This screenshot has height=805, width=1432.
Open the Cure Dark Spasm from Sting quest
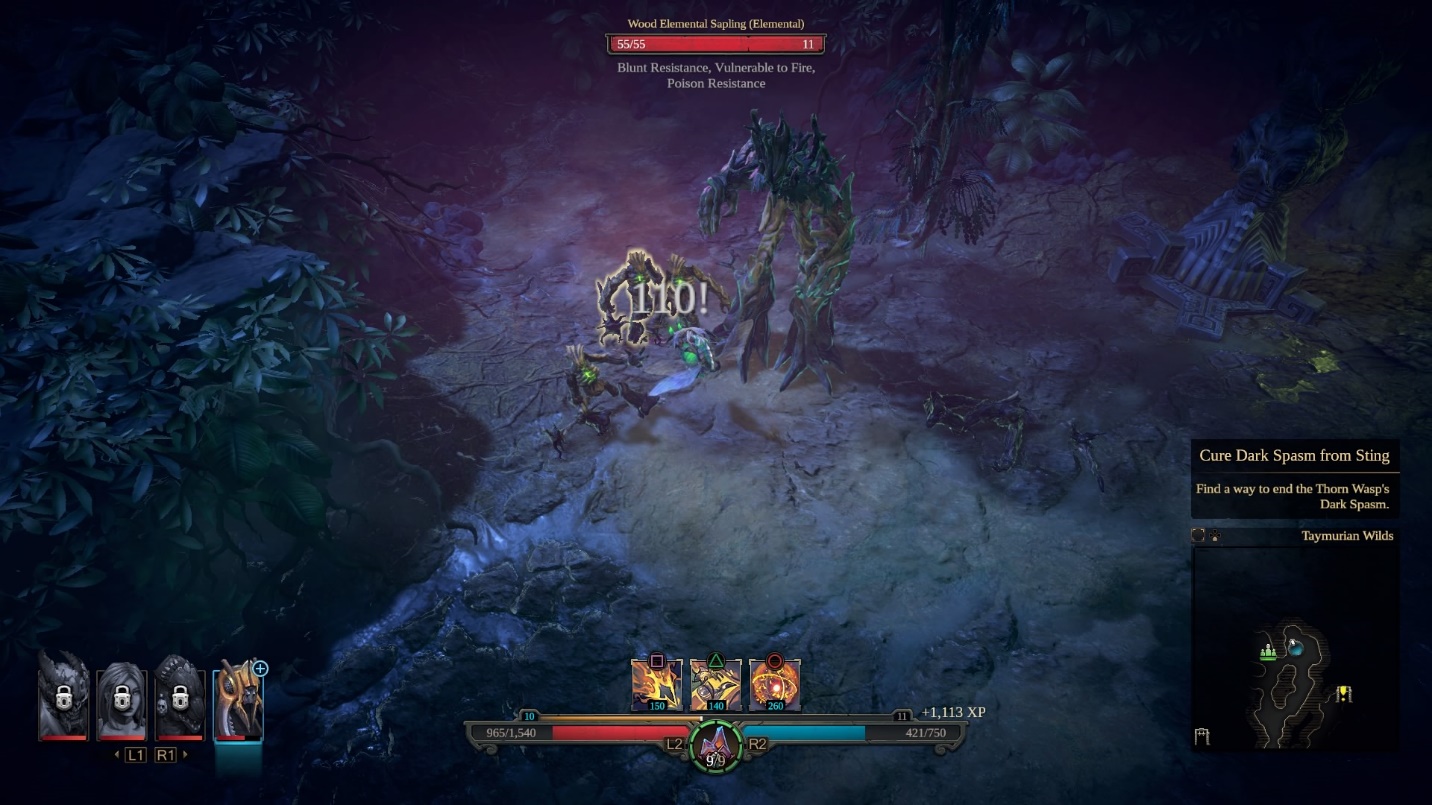point(1294,456)
